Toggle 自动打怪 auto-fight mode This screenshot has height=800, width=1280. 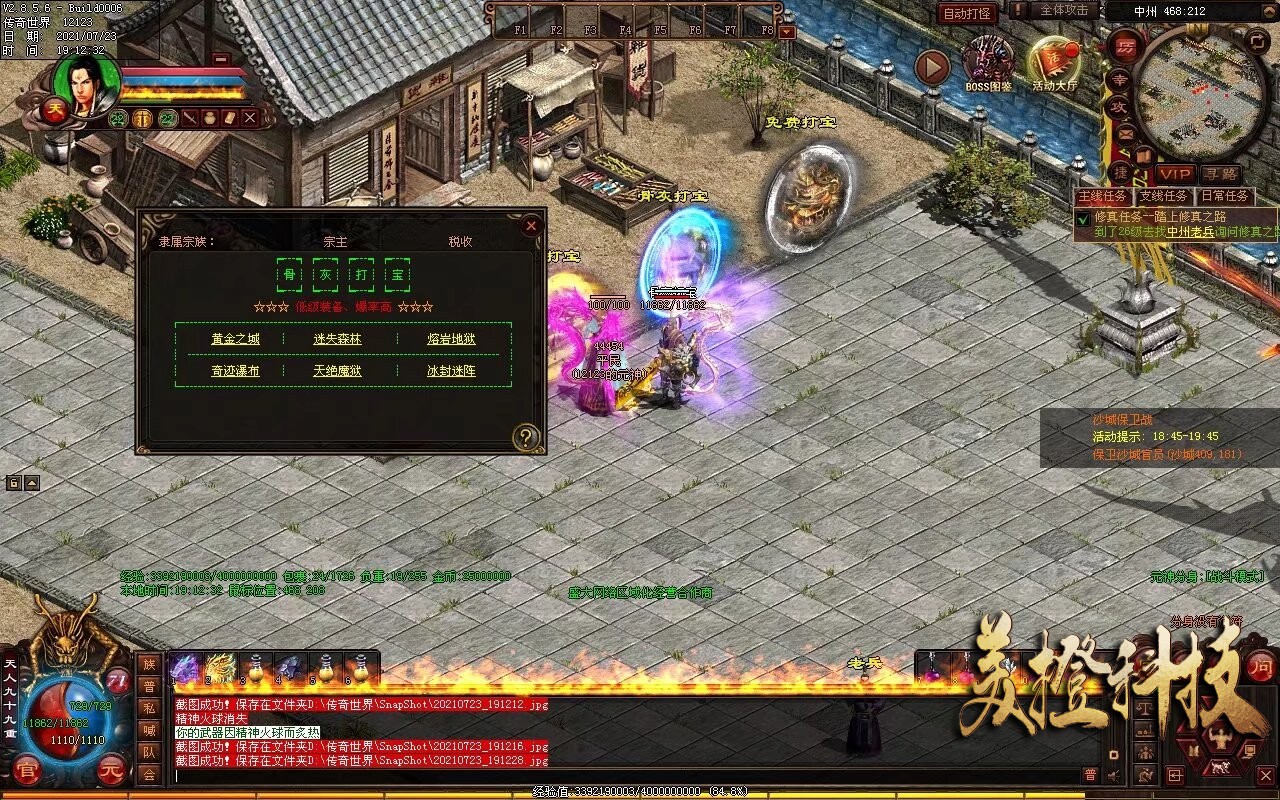tap(968, 13)
